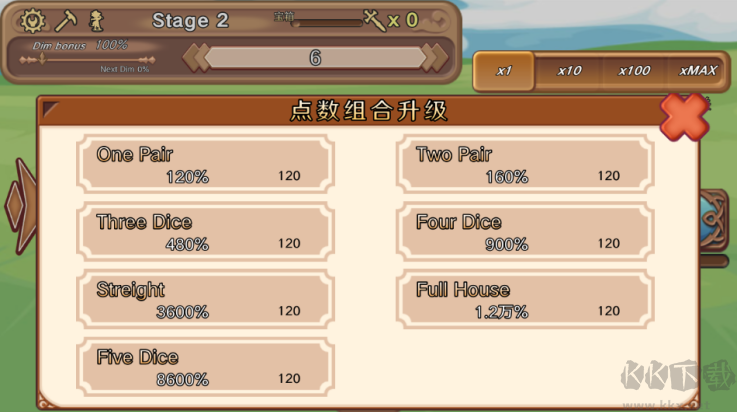Close the dice combination upgrade panel
Image resolution: width=737 pixels, height=412 pixels.
pyautogui.click(x=685, y=115)
